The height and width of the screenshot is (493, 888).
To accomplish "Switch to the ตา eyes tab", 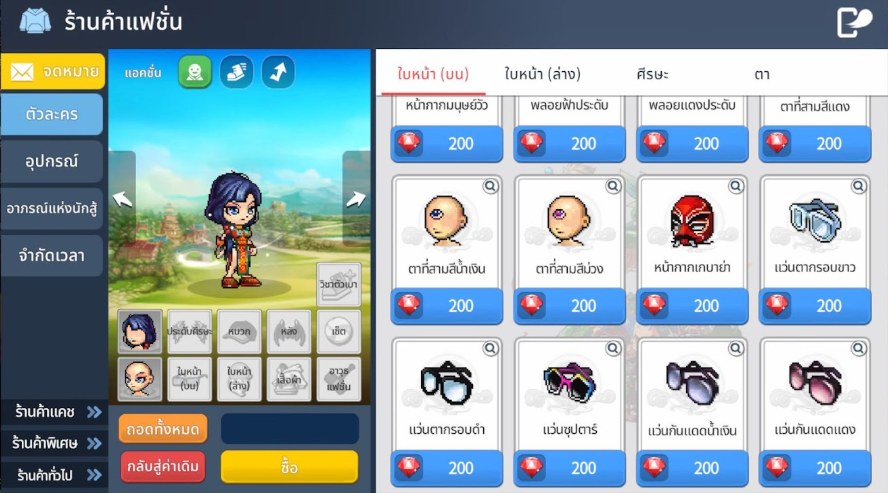I will 762,74.
